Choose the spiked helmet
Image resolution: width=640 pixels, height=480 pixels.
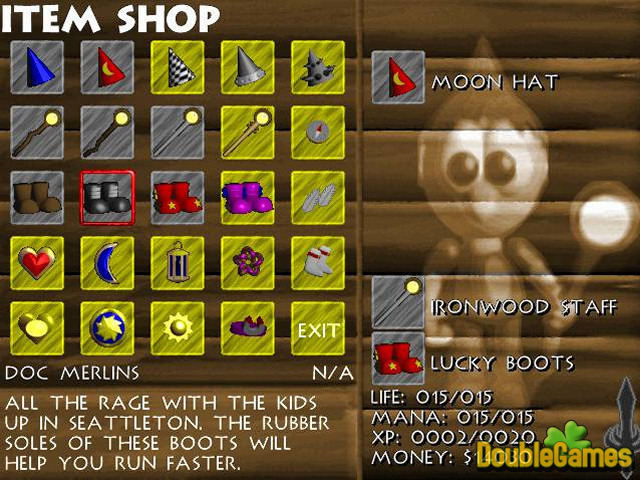point(317,65)
